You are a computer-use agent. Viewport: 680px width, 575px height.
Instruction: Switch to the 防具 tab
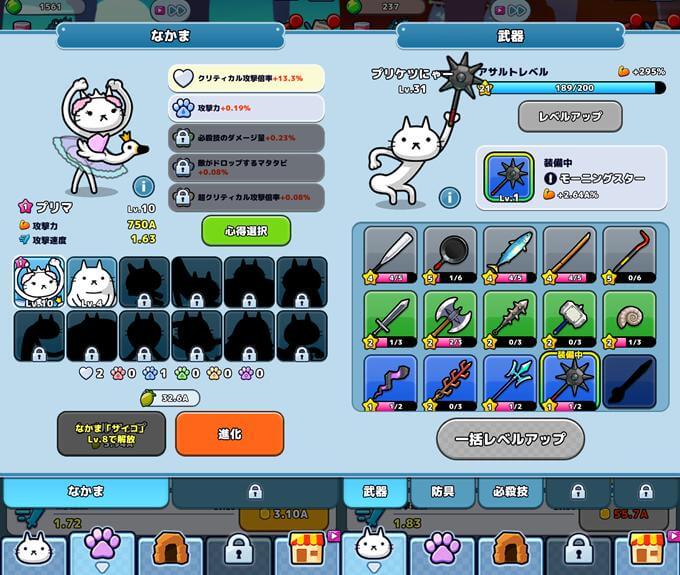(443, 492)
